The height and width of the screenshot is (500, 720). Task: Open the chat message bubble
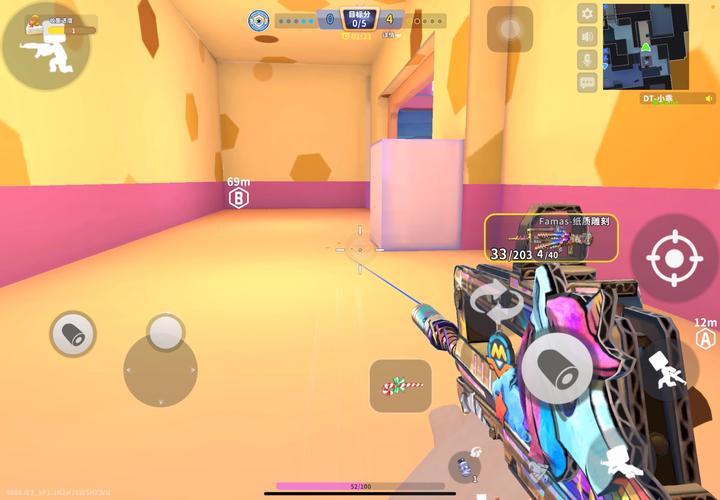(587, 83)
